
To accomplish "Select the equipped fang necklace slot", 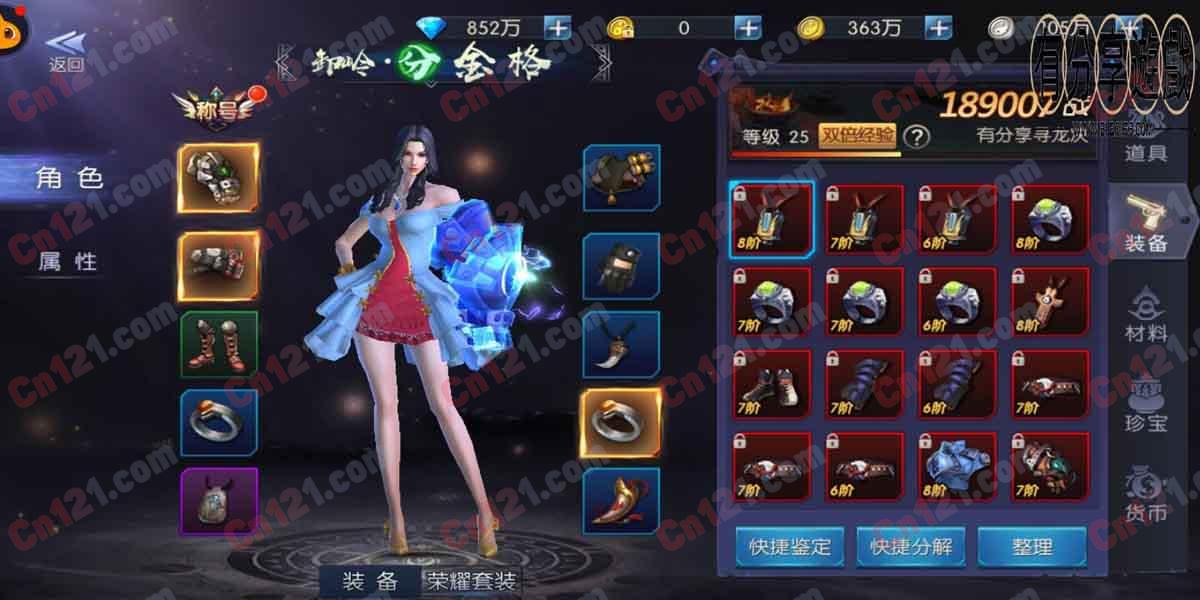I will click(621, 344).
